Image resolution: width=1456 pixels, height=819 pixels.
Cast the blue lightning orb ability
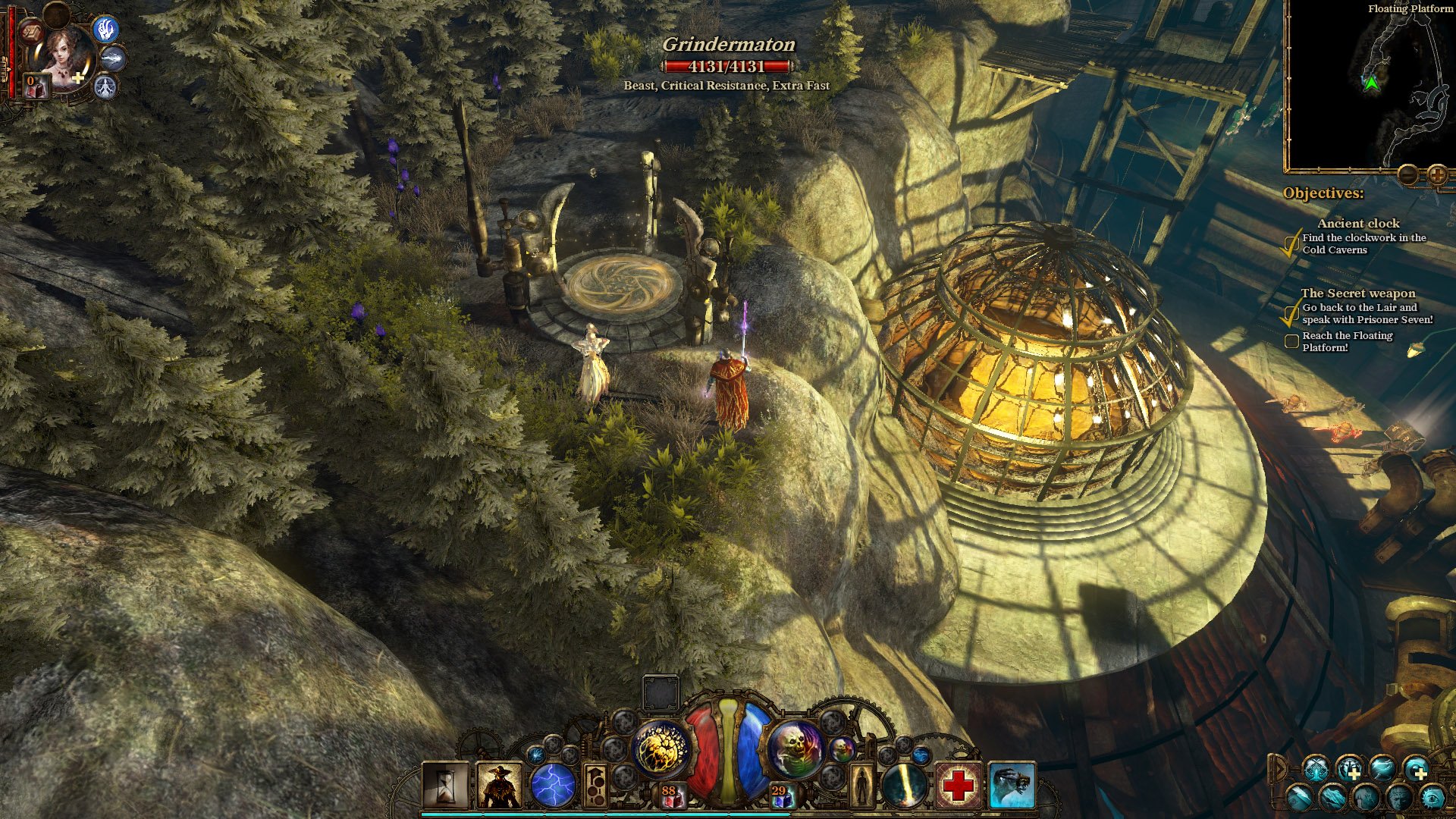tap(553, 786)
